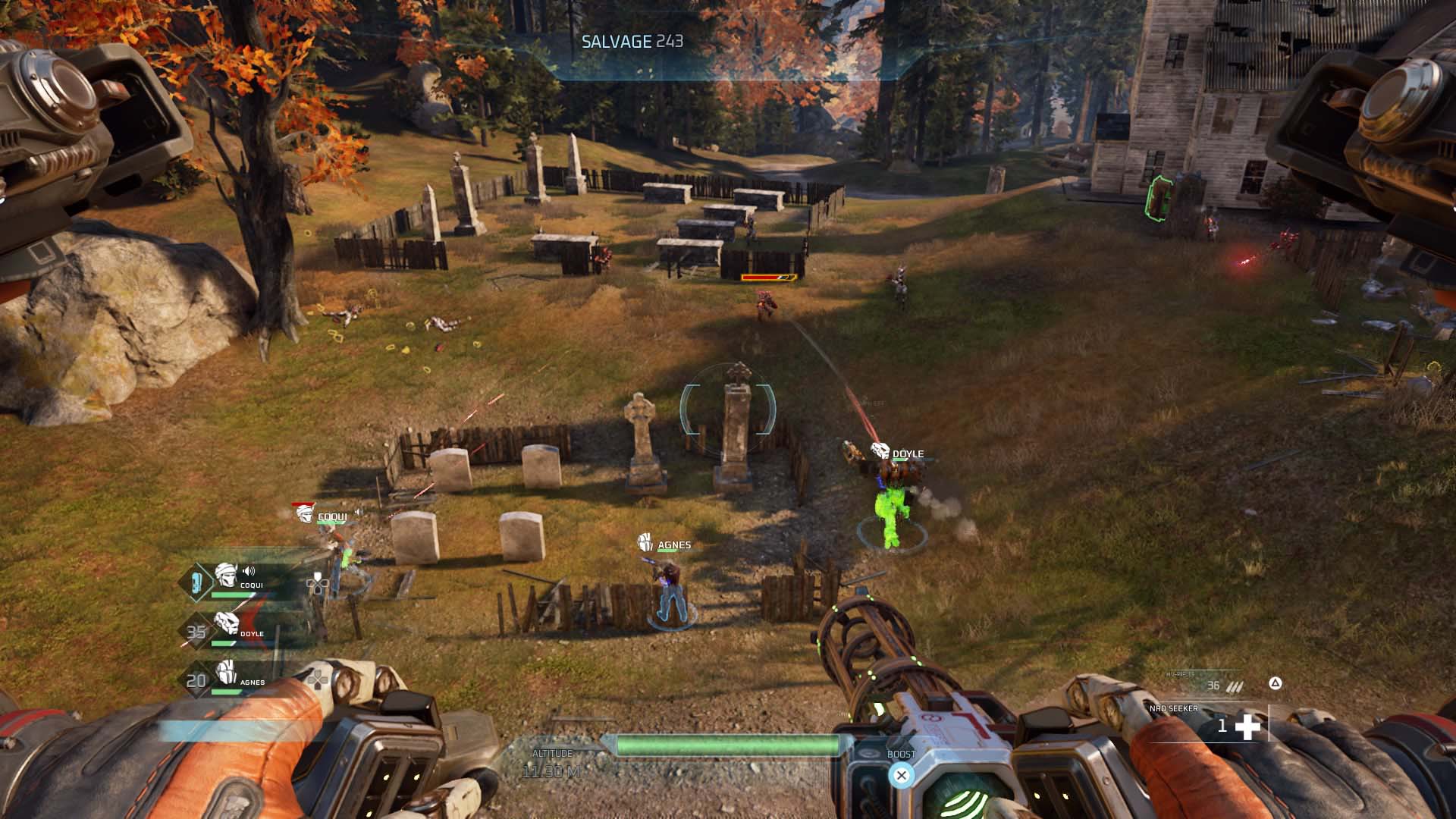Click Coqui's voice chat speaker icon
The height and width of the screenshot is (819, 1456).
[248, 571]
